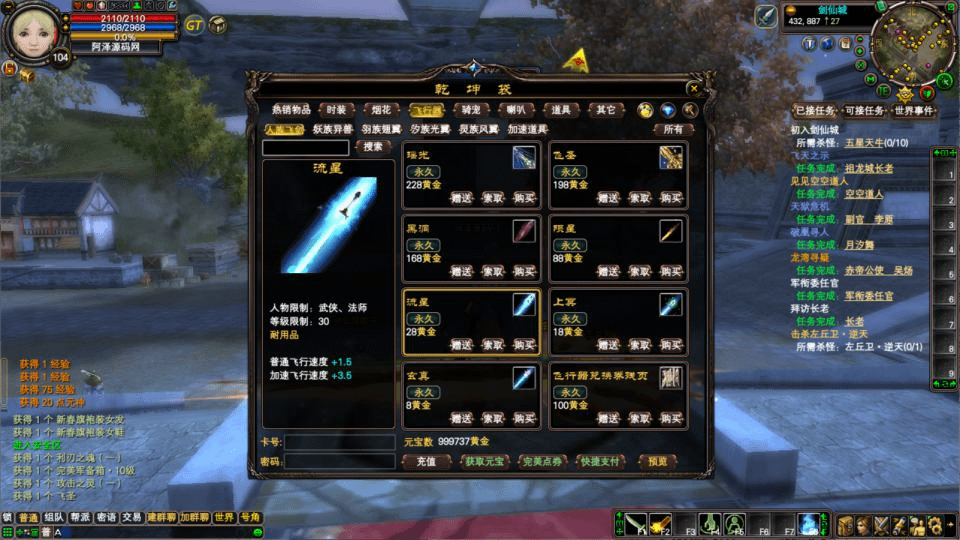960x540 pixels.
Task: Select the 骑宠 category tab
Action: tap(470, 110)
